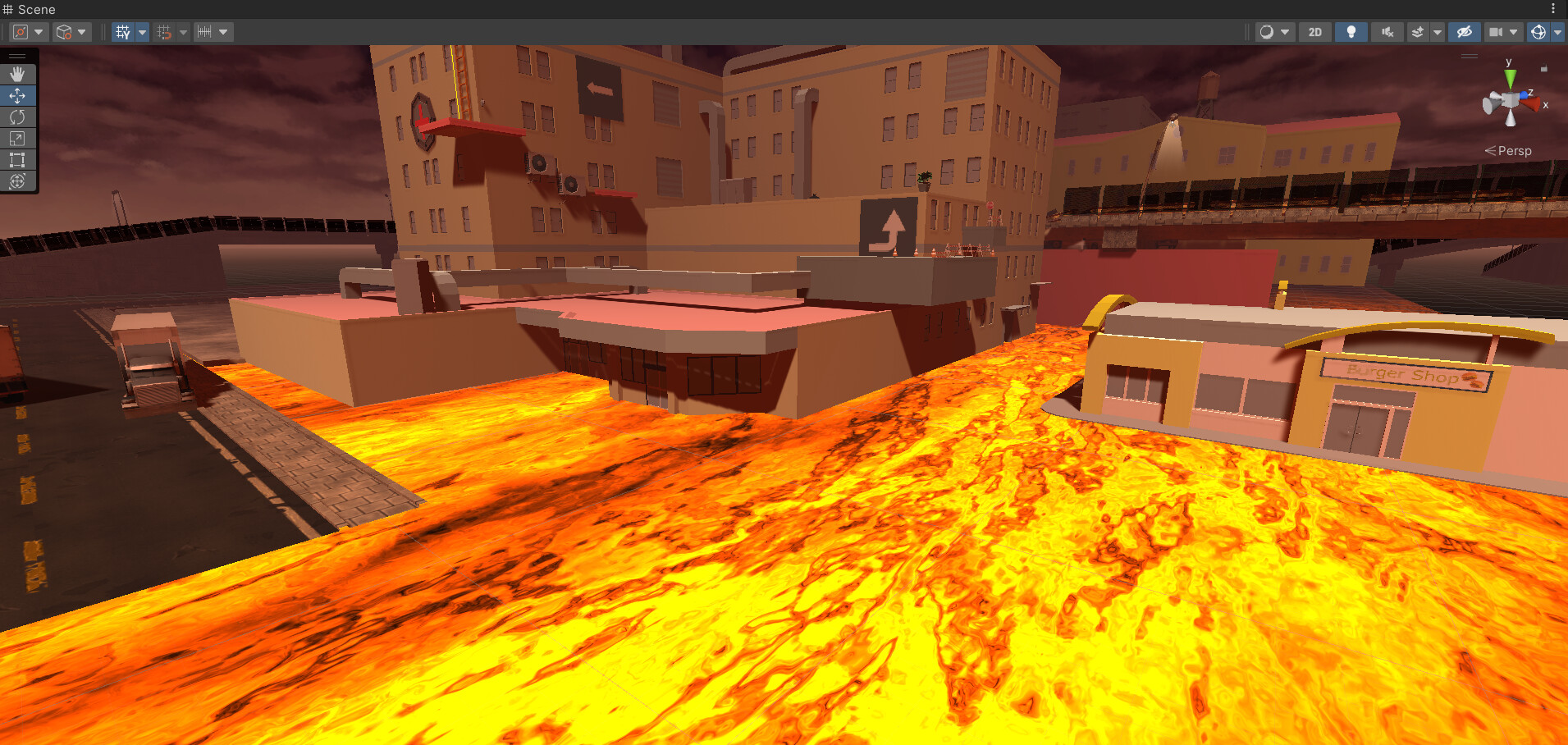Activate the Rotate tool

[x=17, y=117]
